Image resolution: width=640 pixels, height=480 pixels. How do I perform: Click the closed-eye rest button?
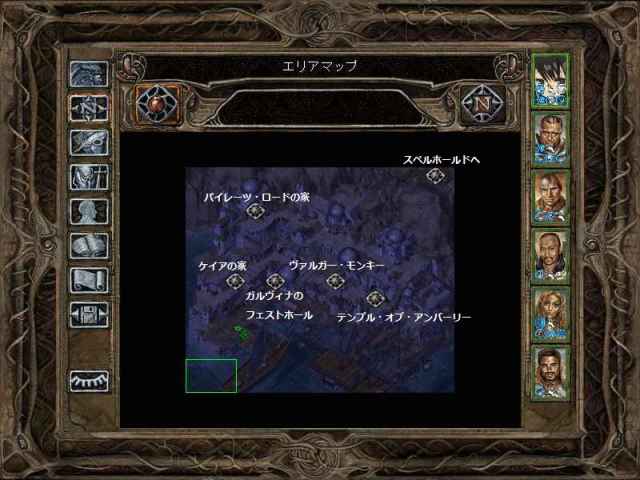[88, 381]
